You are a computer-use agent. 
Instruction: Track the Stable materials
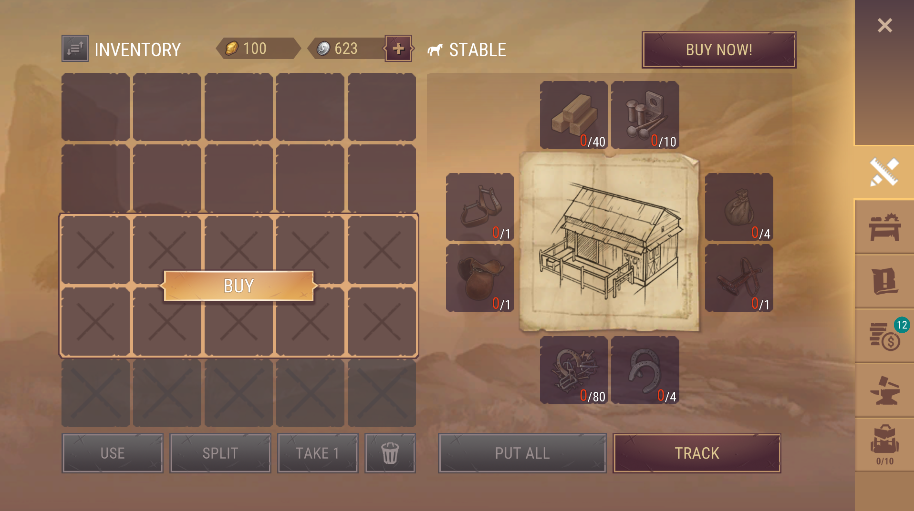[x=696, y=453]
